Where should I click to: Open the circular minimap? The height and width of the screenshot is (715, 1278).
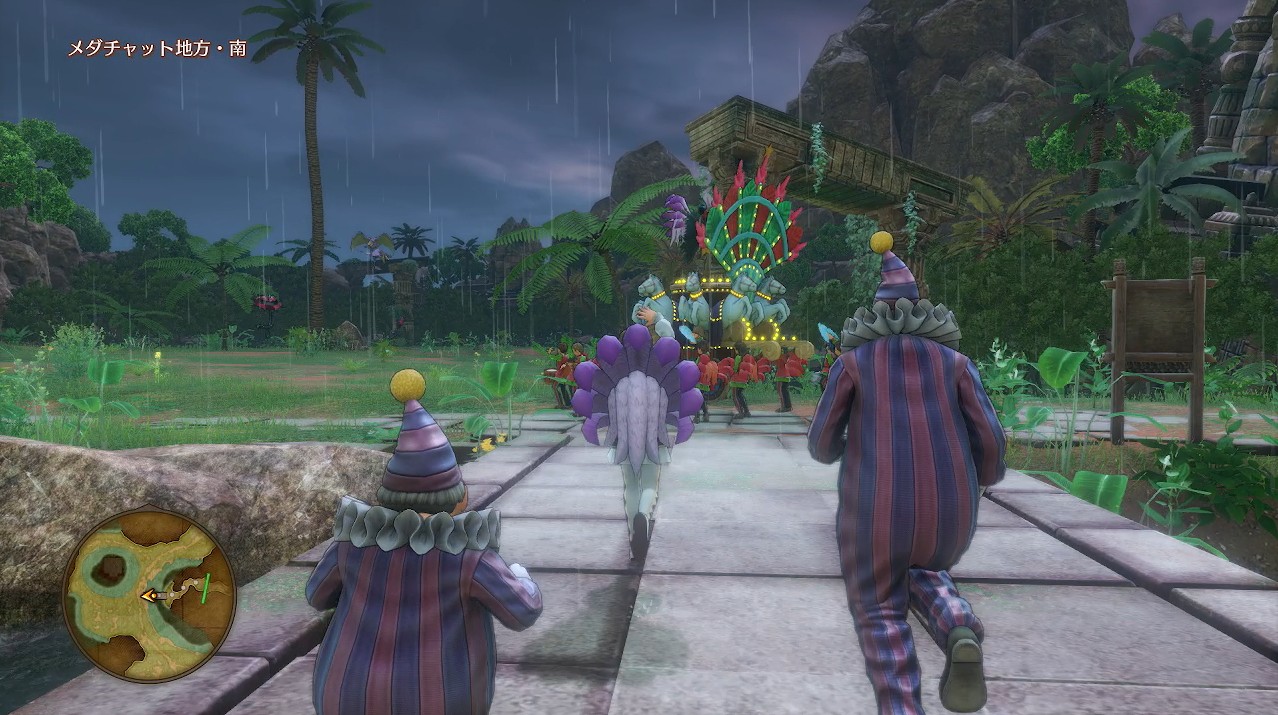149,594
